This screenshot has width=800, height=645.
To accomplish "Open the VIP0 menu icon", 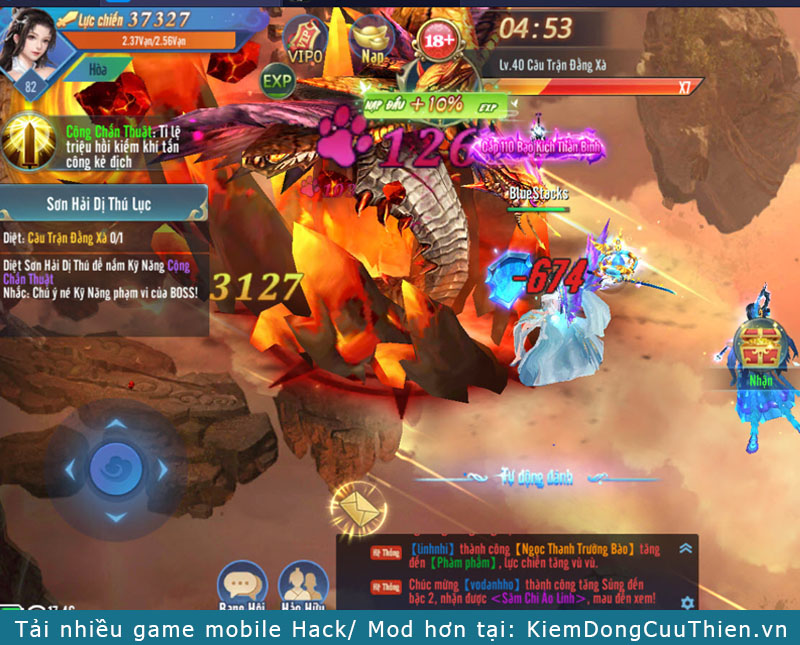I will pos(305,40).
